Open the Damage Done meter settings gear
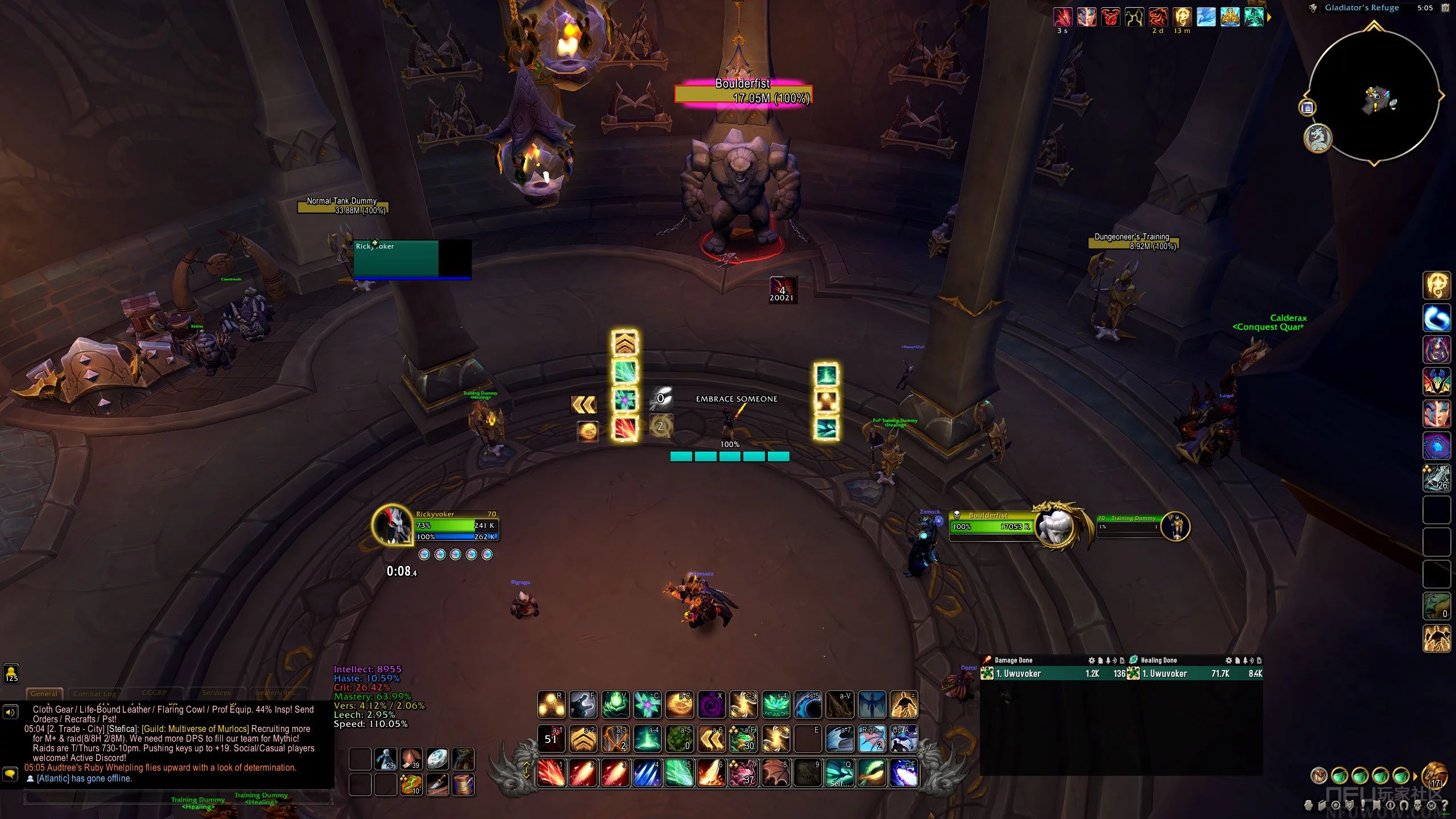The image size is (1456, 819). [1091, 660]
